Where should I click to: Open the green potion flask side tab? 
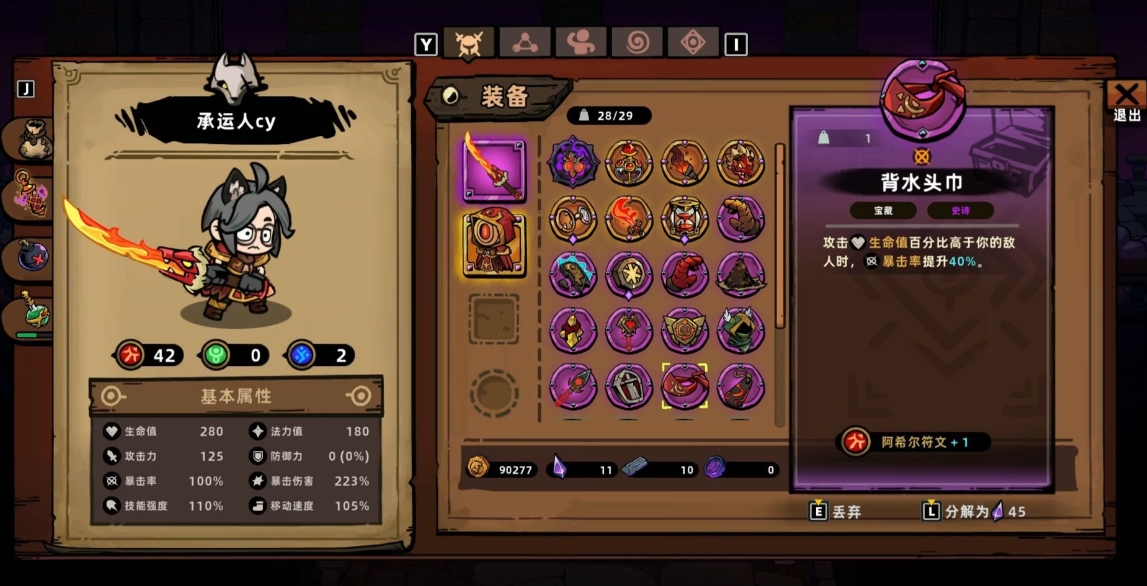point(30,318)
